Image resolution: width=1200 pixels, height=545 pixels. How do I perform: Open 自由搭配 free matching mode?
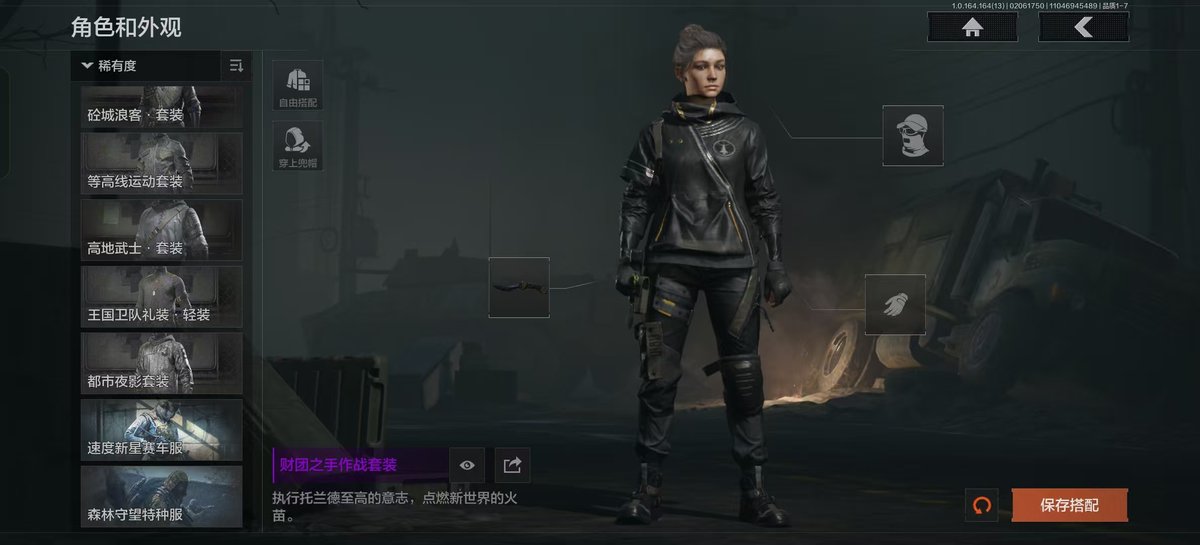(298, 86)
